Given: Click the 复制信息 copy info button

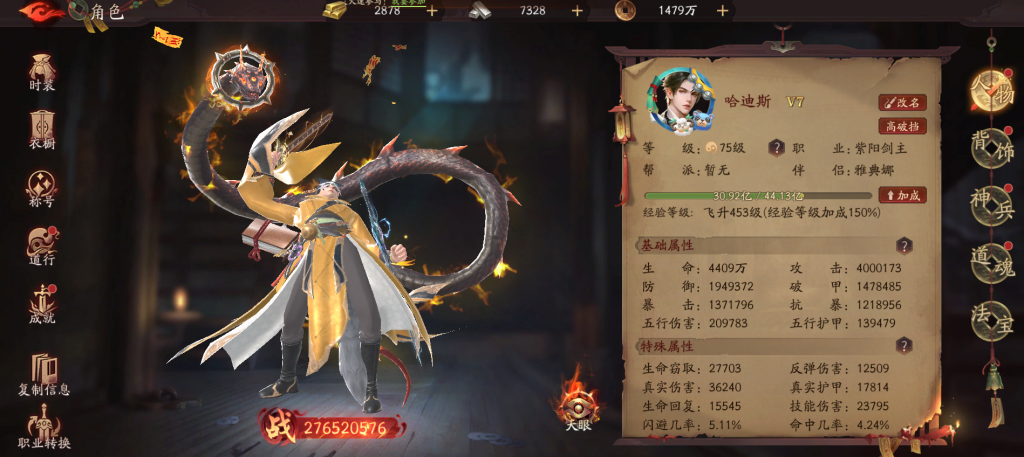Looking at the screenshot, I should (44, 371).
